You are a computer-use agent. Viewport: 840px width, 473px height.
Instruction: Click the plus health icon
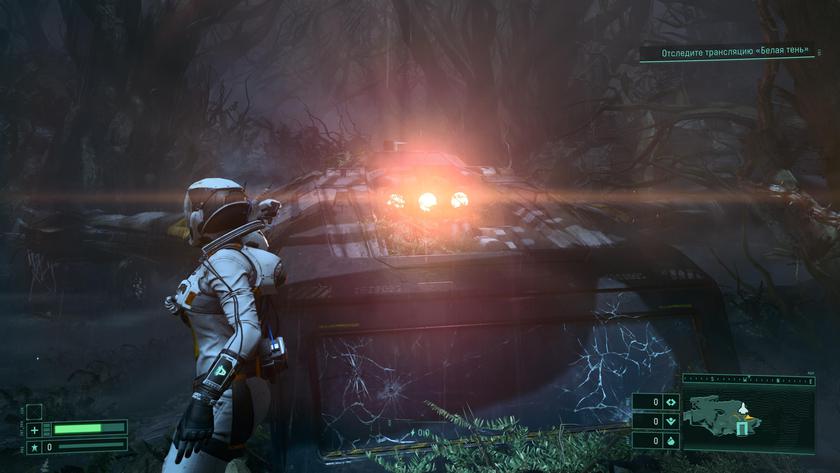[x=35, y=429]
